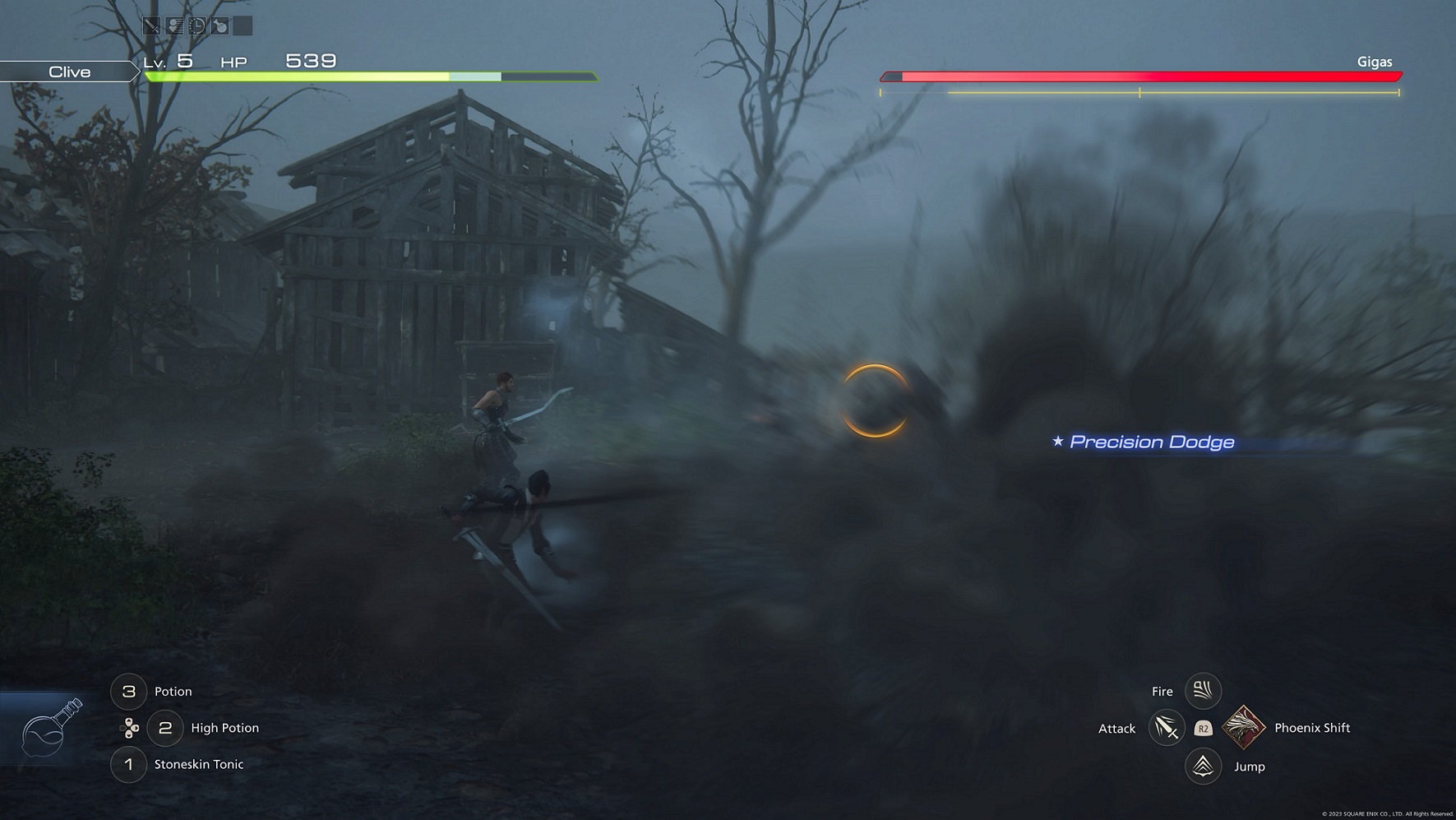The height and width of the screenshot is (820, 1456).
Task: Click the Clive nameplate banner
Action: [70, 72]
